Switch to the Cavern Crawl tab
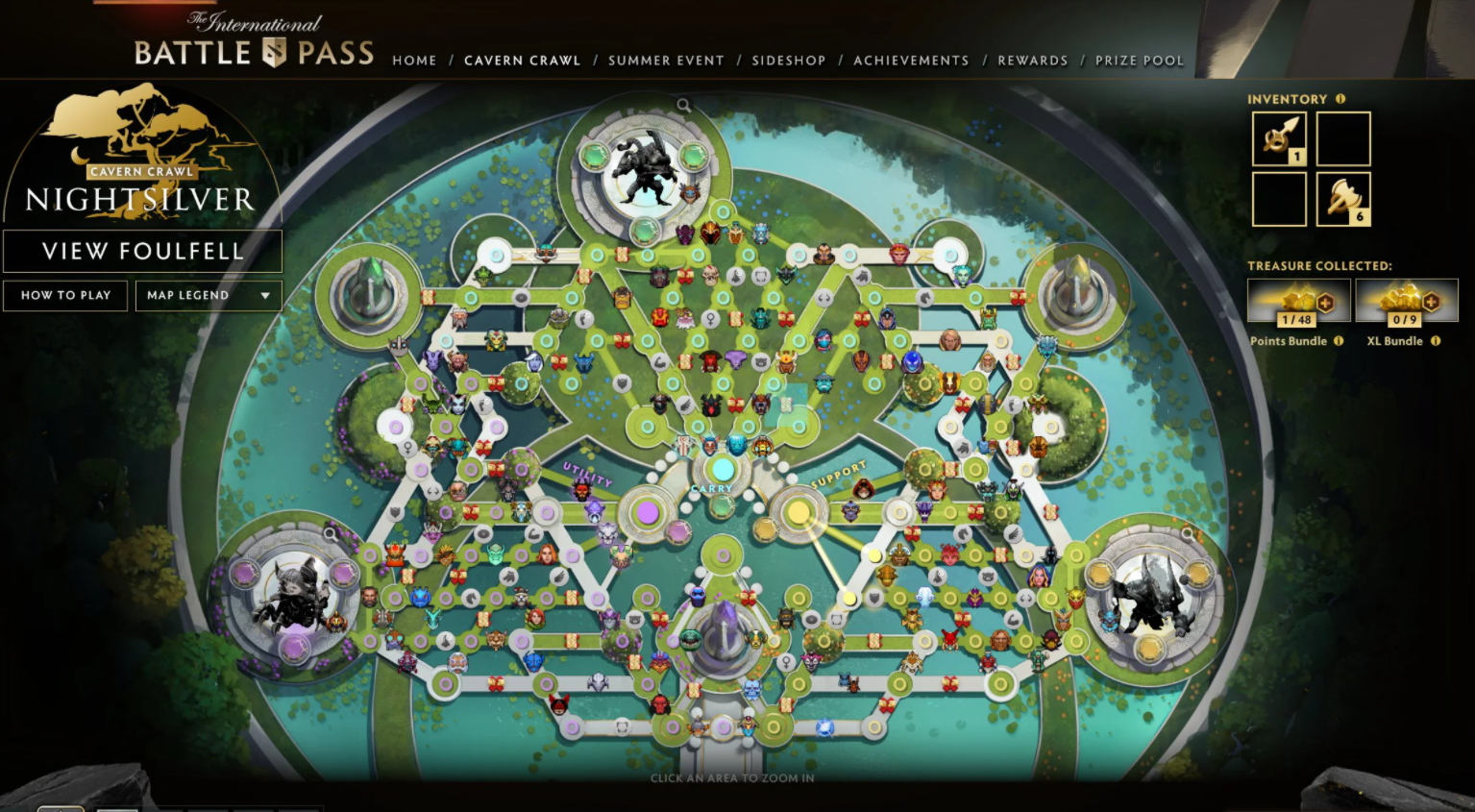Image resolution: width=1475 pixels, height=812 pixels. pyautogui.click(x=522, y=61)
